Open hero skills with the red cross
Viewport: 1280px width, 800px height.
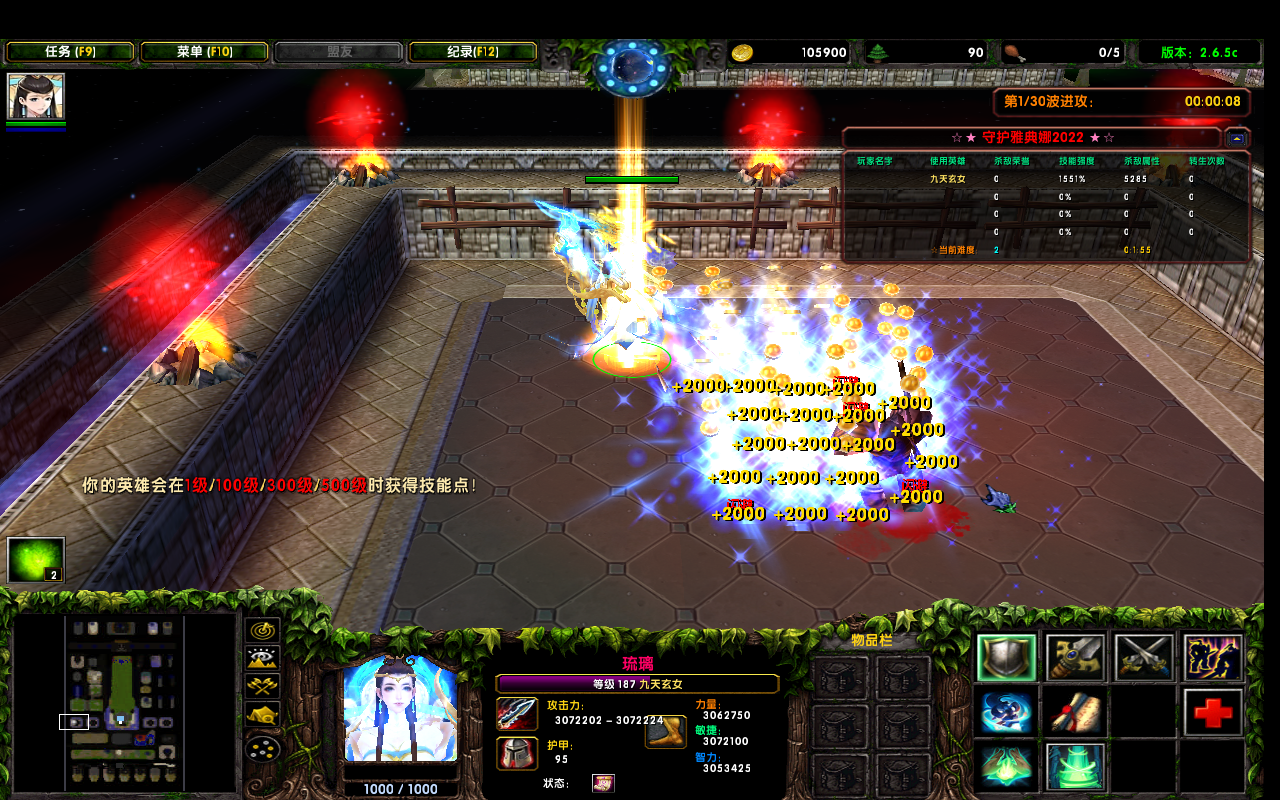pyautogui.click(x=1213, y=713)
